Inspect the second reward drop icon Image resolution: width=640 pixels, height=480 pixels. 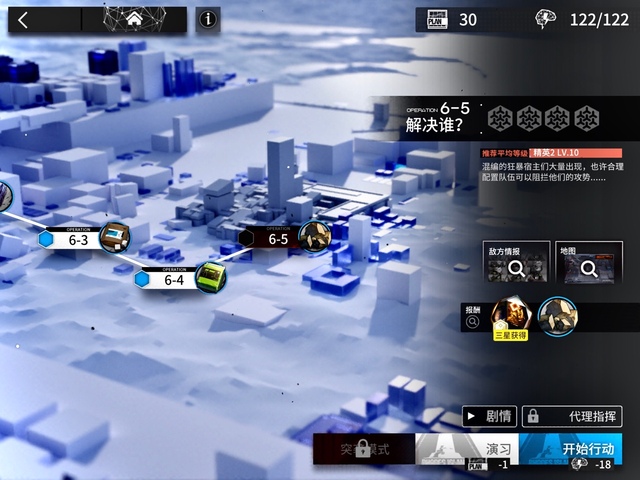(556, 317)
